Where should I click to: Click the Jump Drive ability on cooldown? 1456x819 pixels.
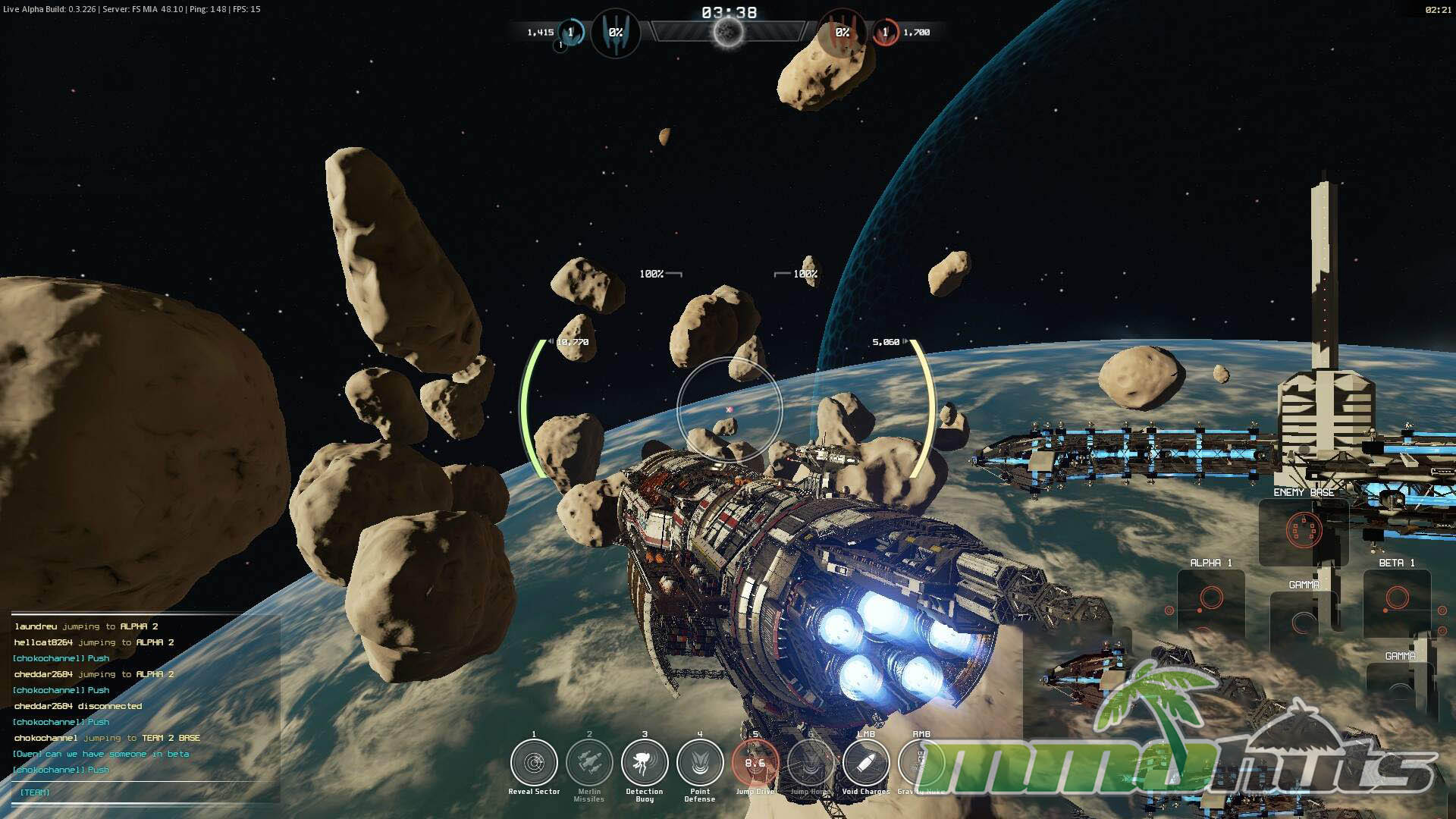point(755,763)
